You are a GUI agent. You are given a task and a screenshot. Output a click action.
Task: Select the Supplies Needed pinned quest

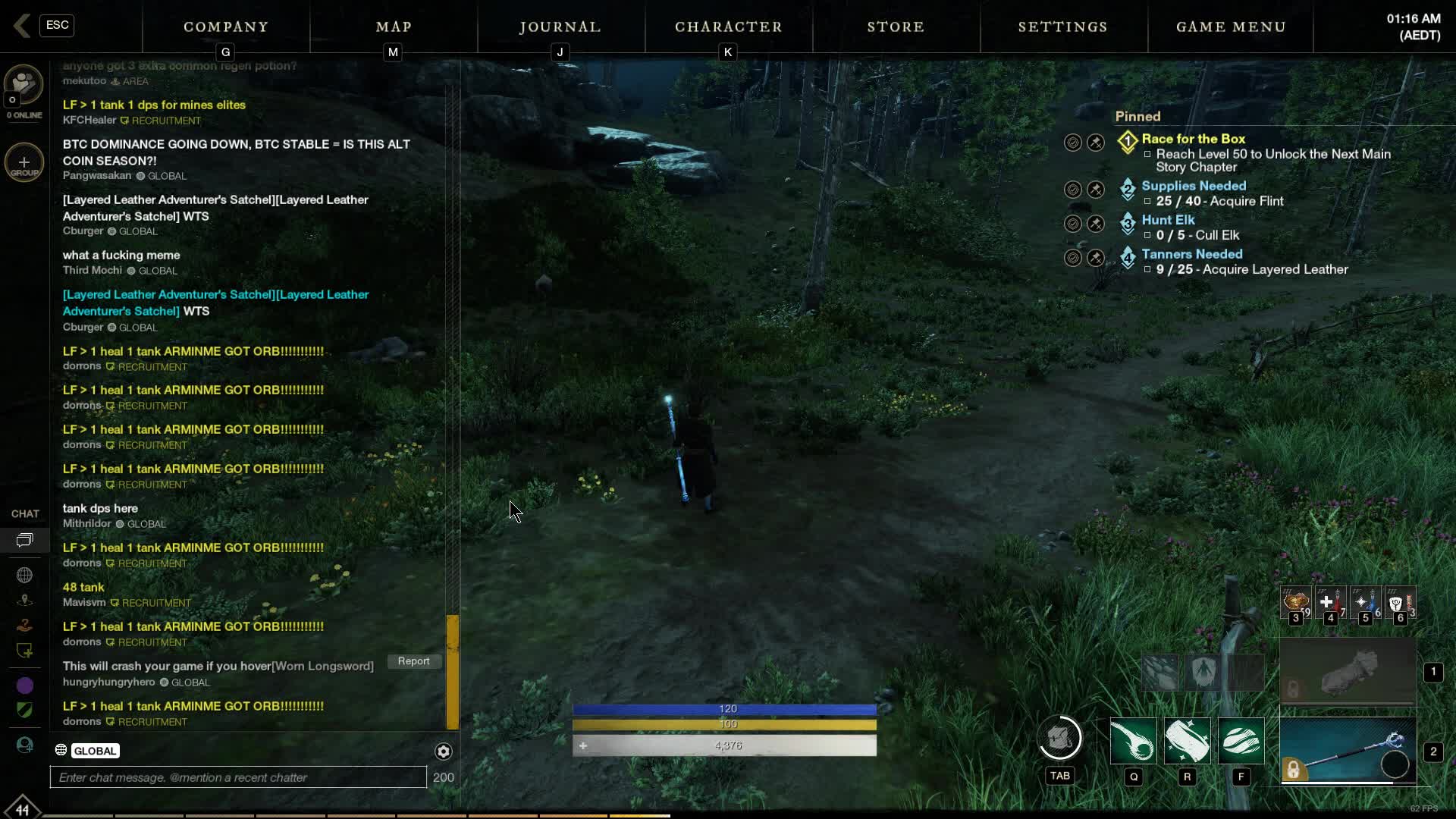[1193, 186]
